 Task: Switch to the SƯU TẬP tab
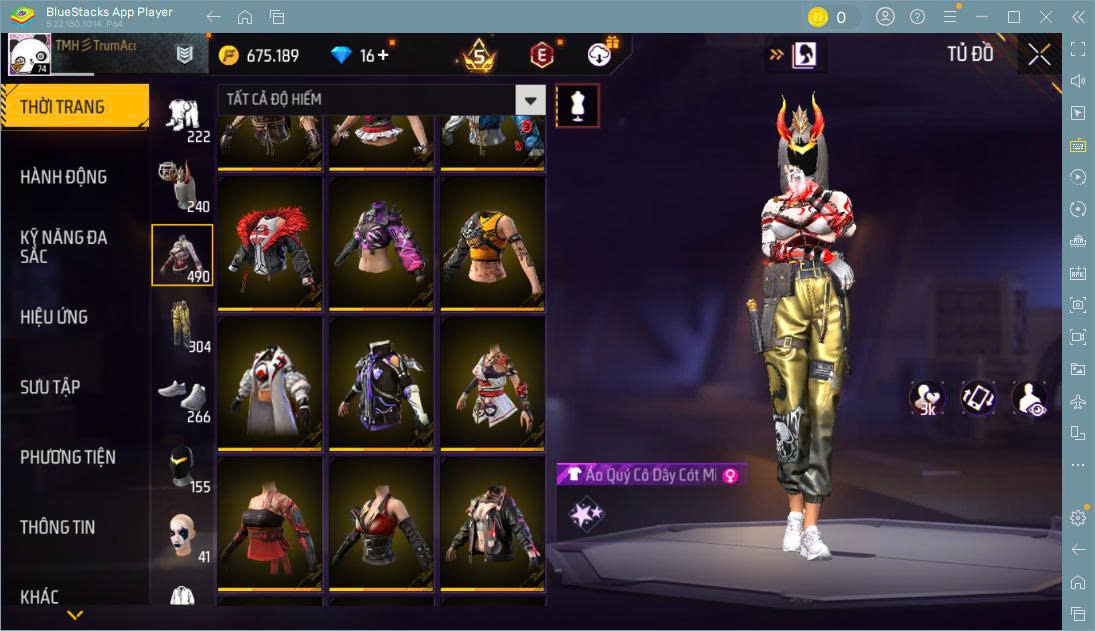click(x=50, y=387)
